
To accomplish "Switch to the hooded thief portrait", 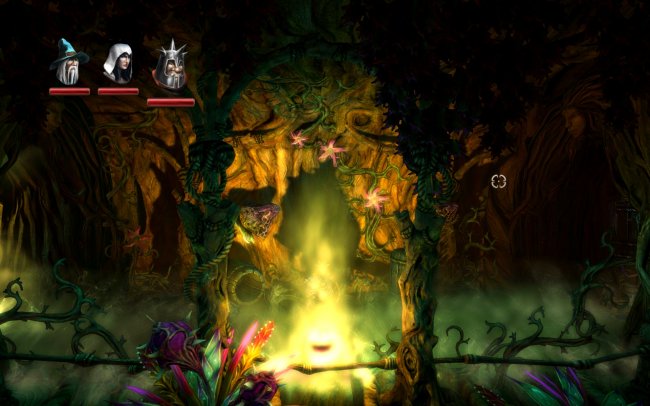I will click(x=118, y=64).
